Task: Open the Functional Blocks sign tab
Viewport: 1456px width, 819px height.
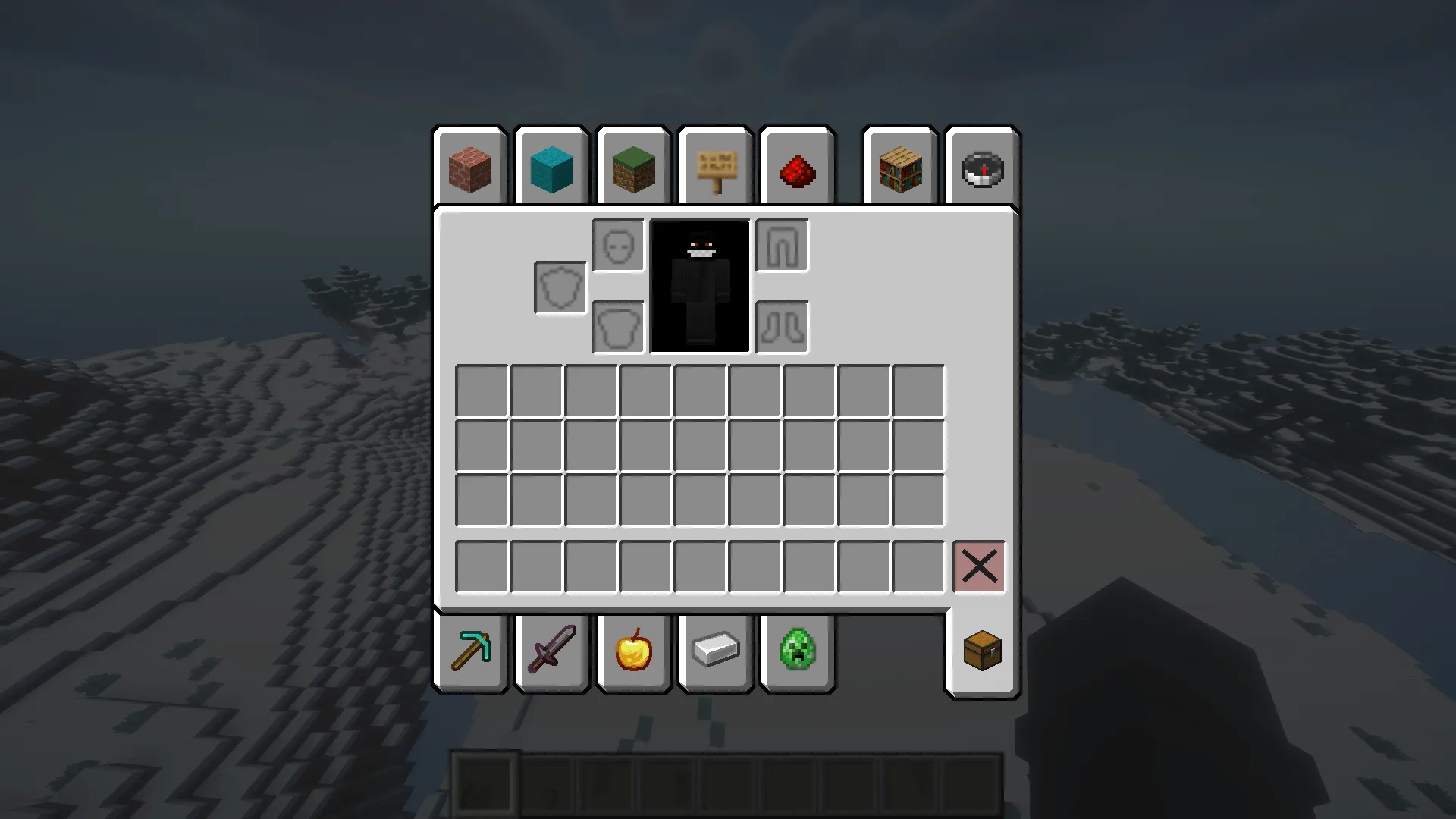Action: click(715, 168)
